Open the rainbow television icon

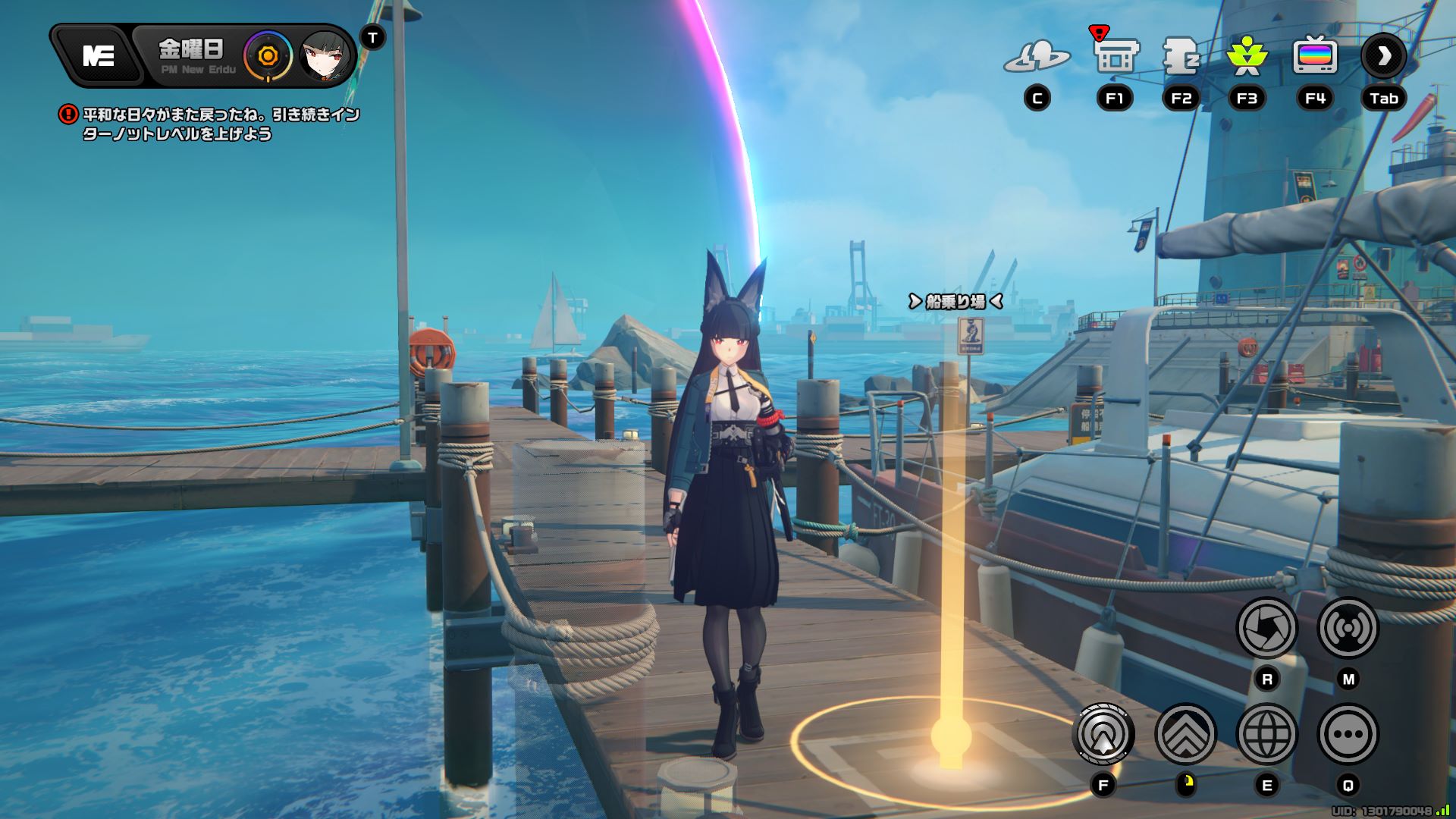pos(1314,56)
